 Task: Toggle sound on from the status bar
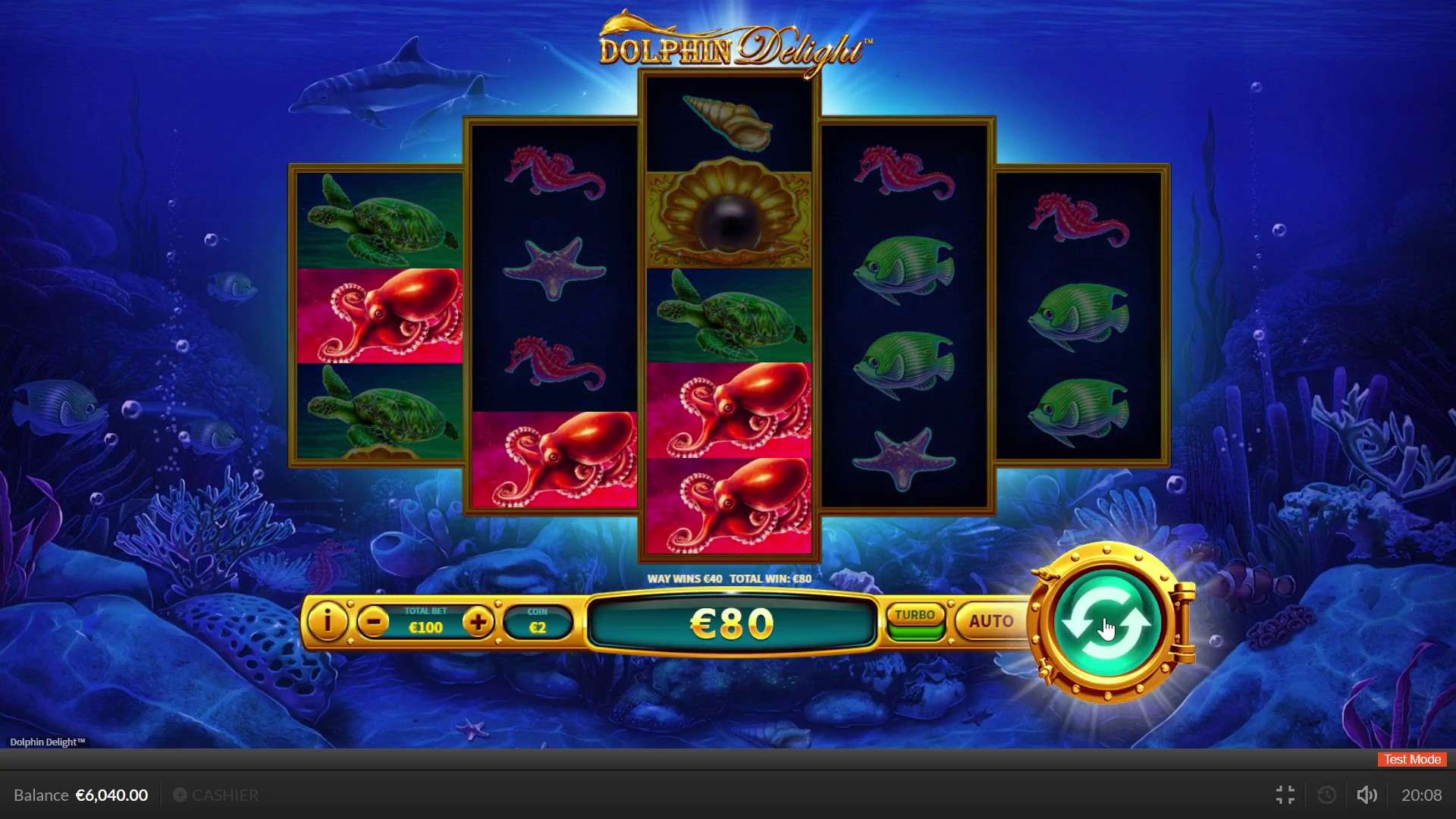(1367, 795)
